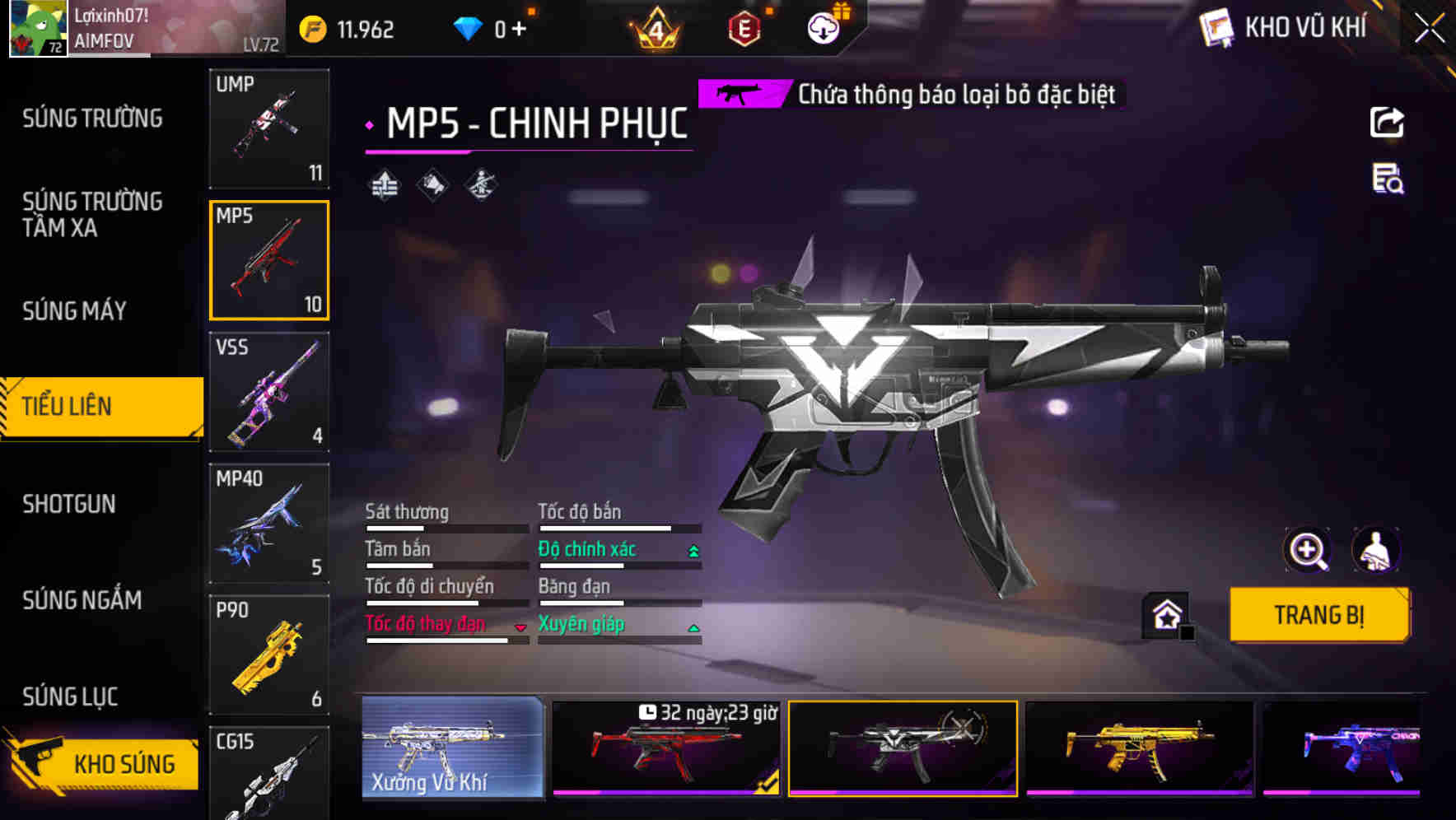Zoom in on weapon with magnifier icon
Viewport: 1456px width, 820px height.
[1307, 550]
